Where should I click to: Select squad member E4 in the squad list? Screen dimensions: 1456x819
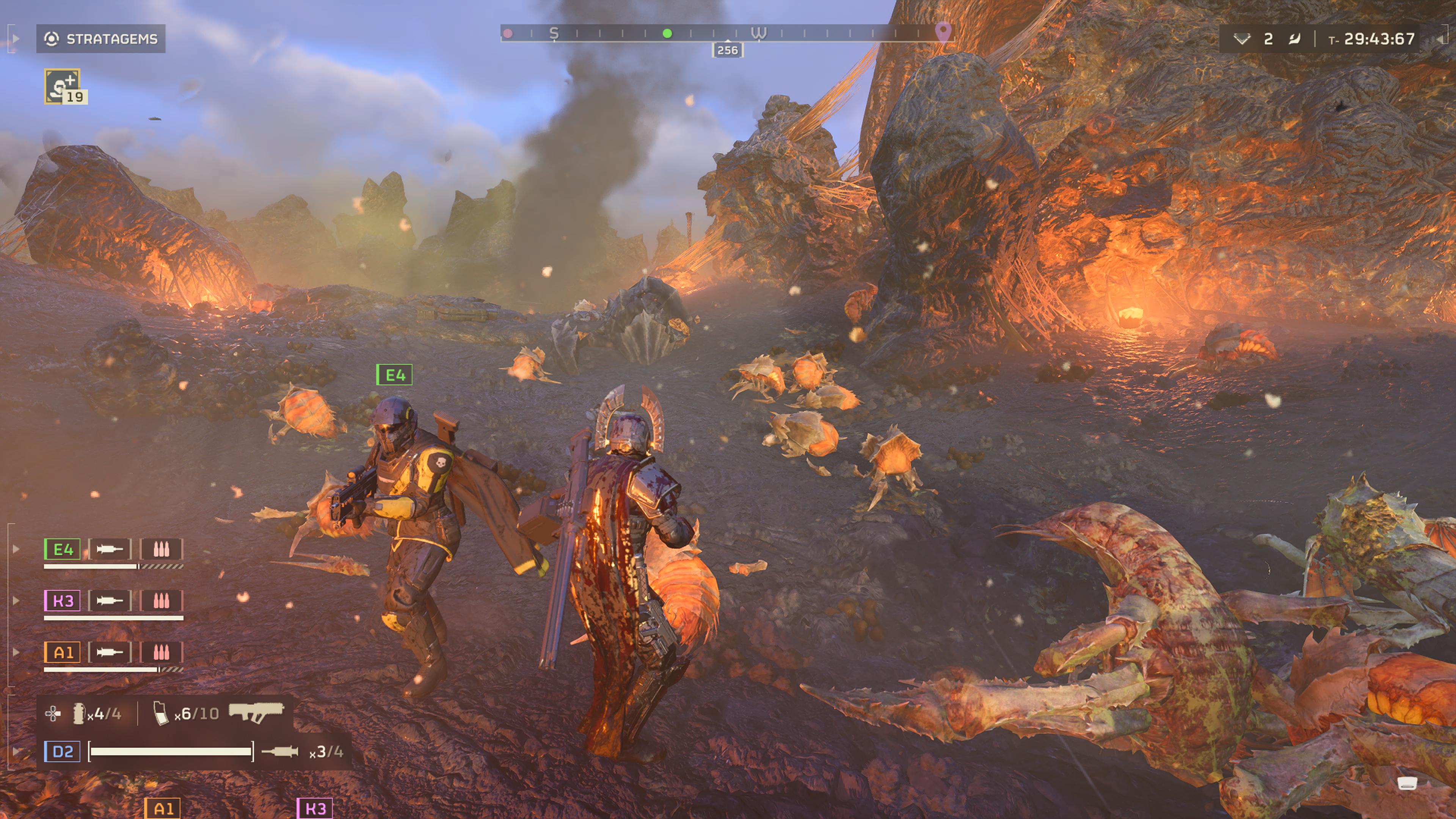(63, 549)
